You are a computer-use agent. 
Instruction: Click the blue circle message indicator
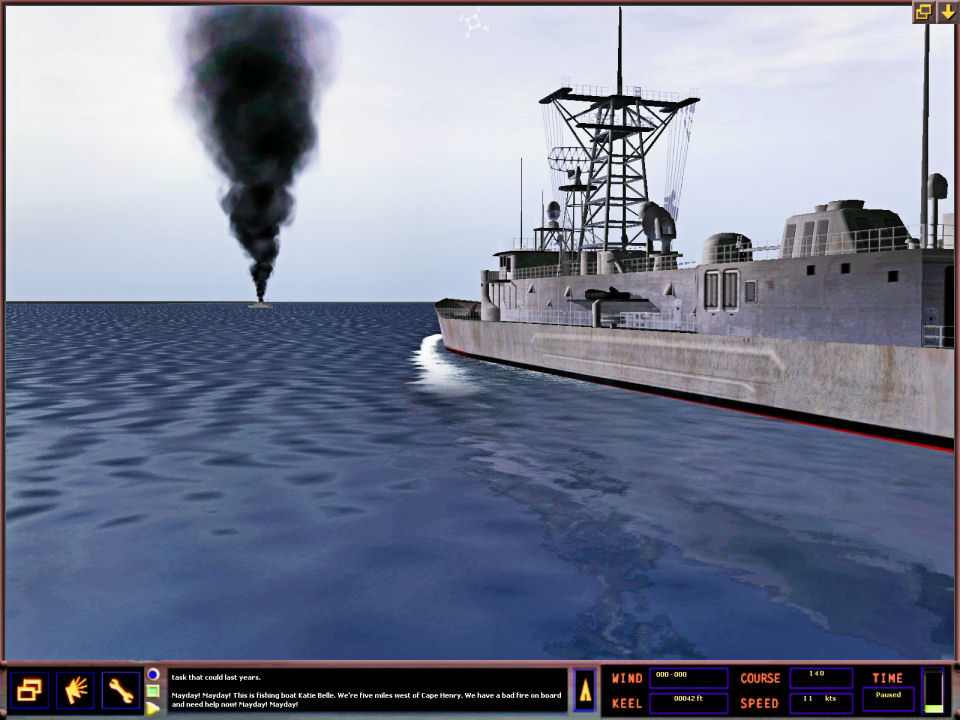pos(153,675)
